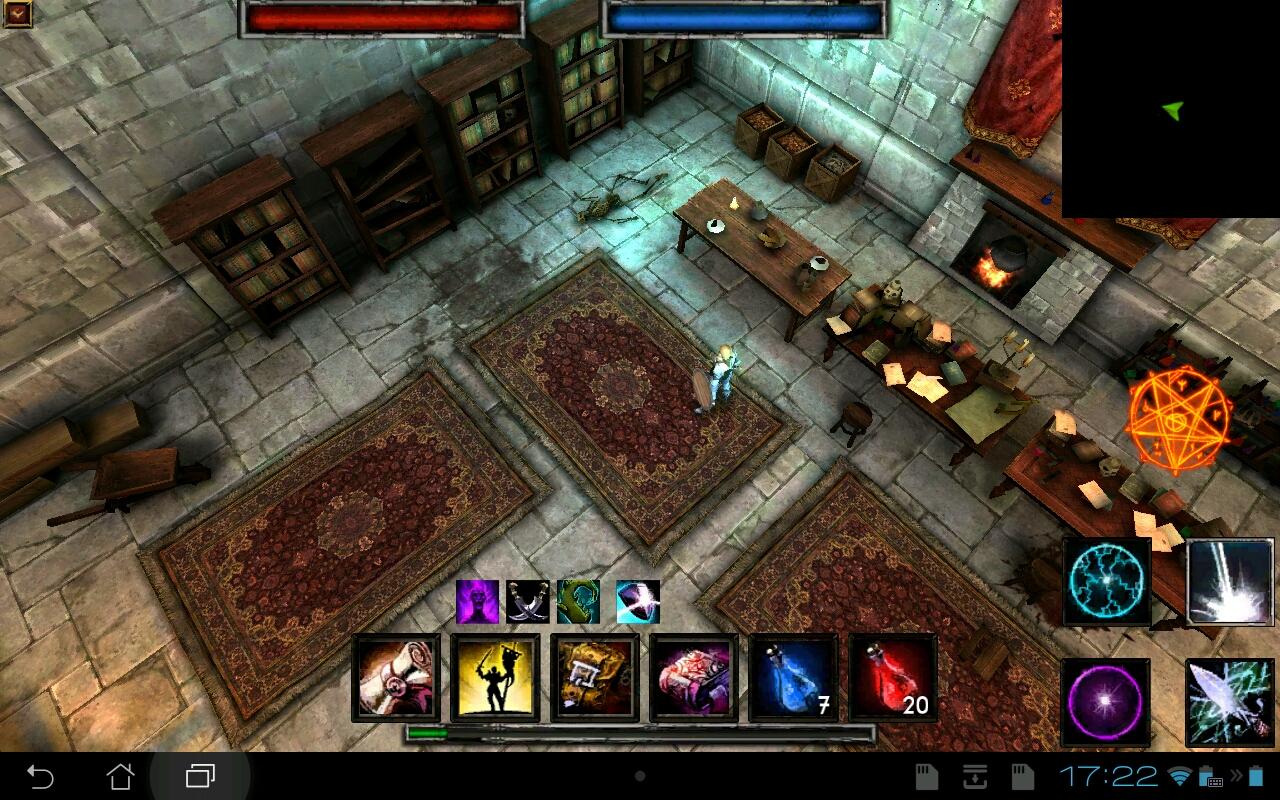Drink the red health potion
This screenshot has width=1280, height=800.
892,677
